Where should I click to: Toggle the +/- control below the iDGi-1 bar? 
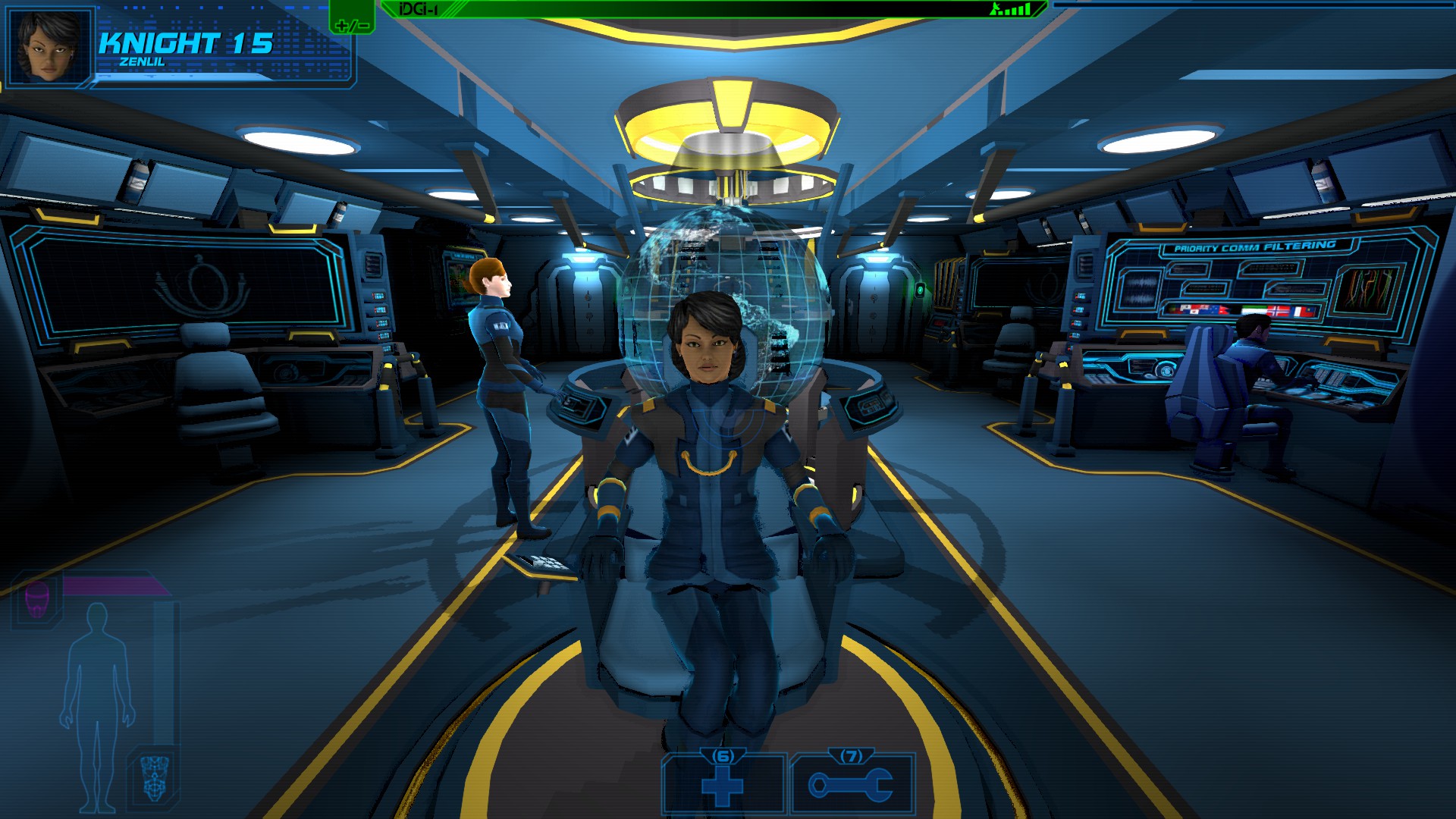coord(351,25)
